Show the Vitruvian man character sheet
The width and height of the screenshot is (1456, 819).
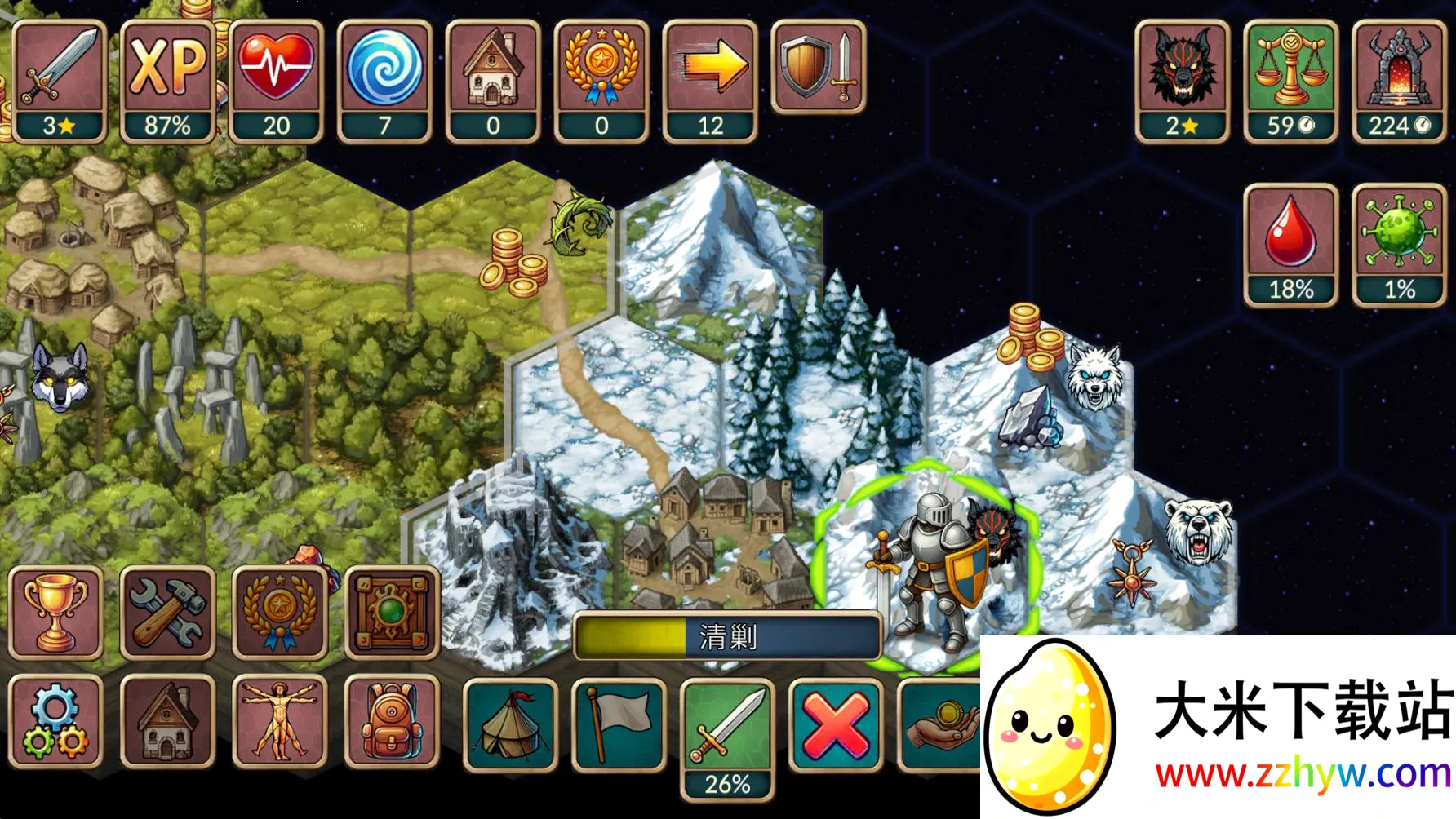point(280,722)
